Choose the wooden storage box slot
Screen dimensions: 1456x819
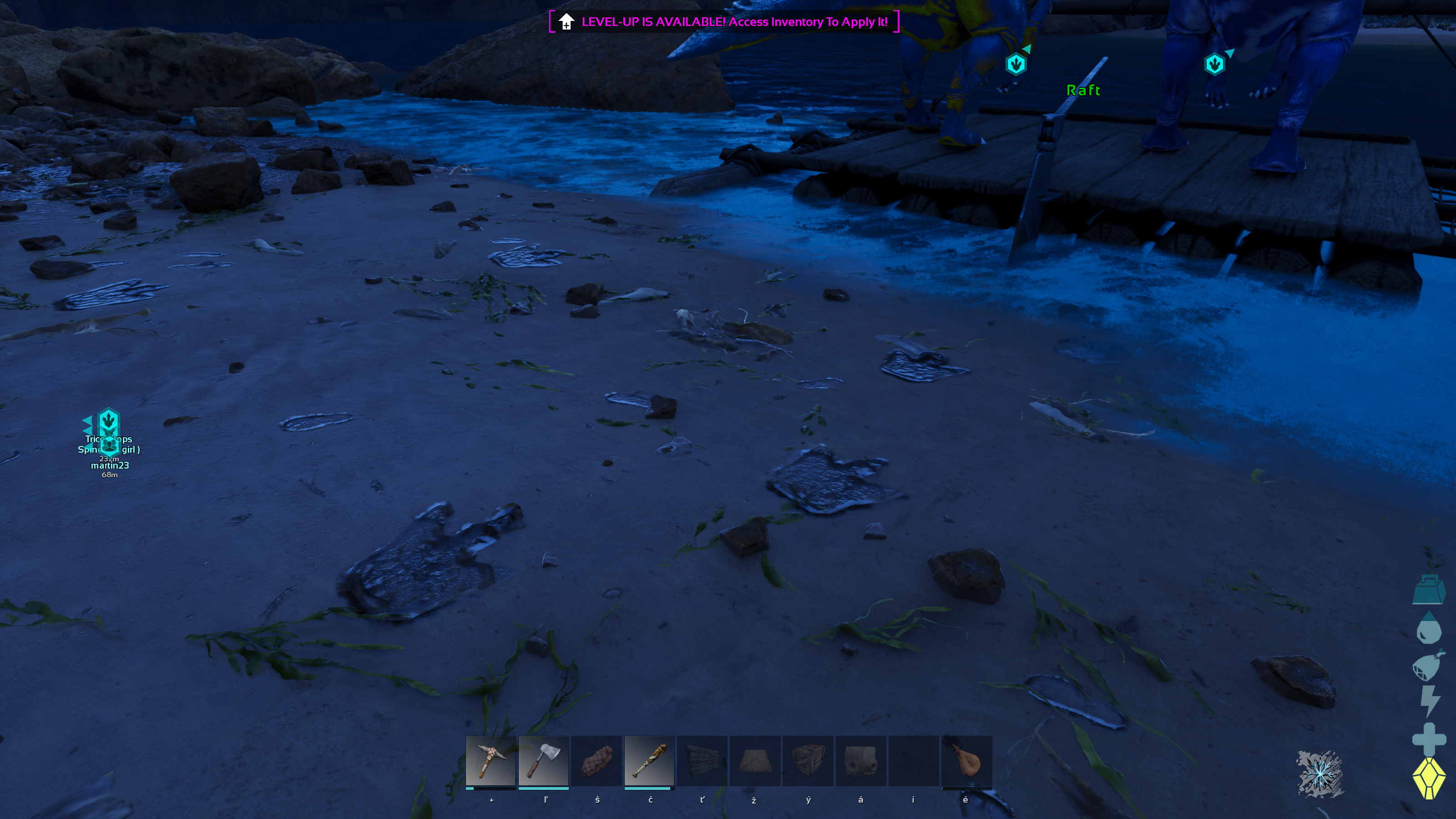[808, 760]
